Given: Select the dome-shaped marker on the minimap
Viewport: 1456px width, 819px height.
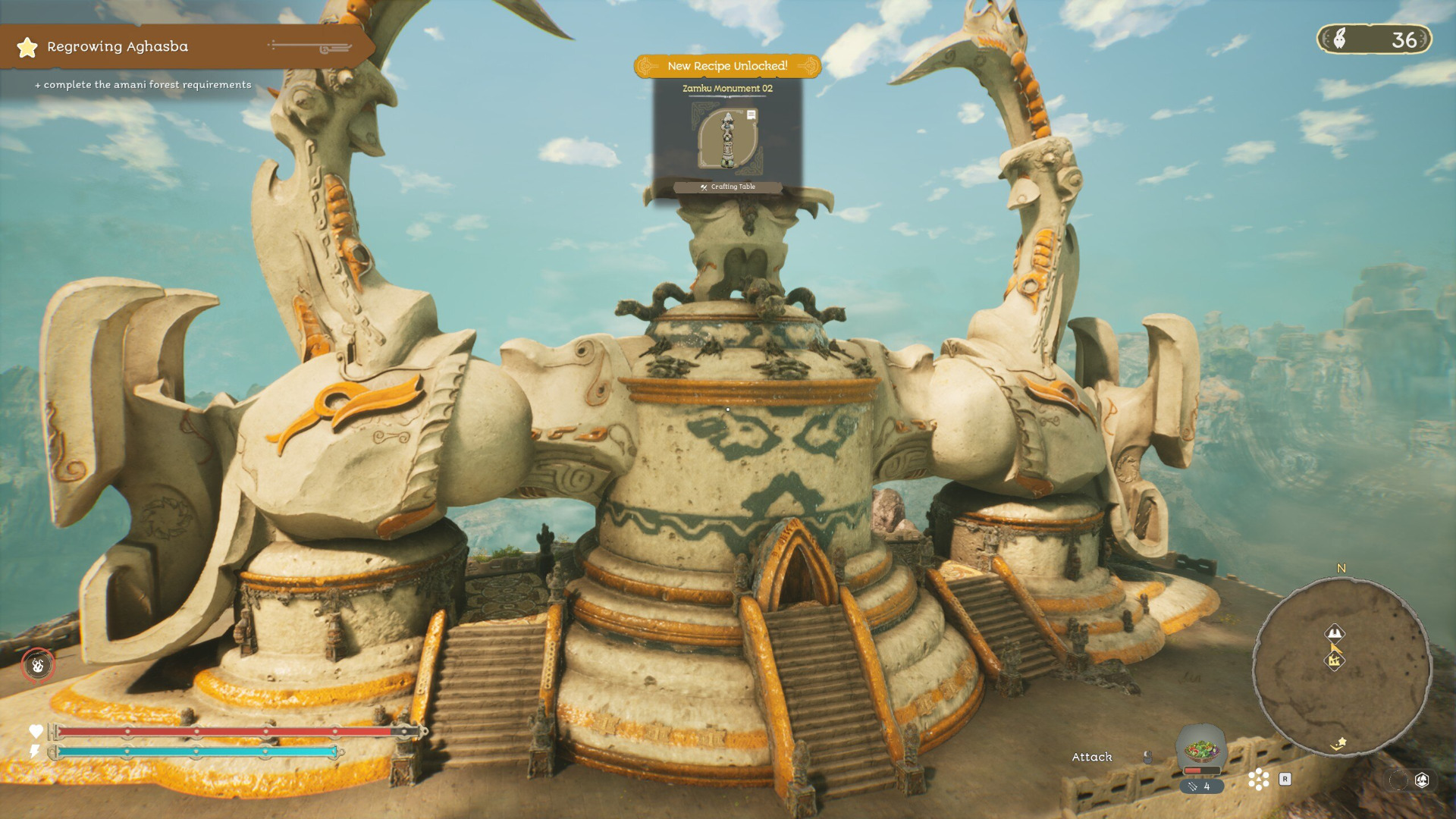Looking at the screenshot, I should [1335, 632].
